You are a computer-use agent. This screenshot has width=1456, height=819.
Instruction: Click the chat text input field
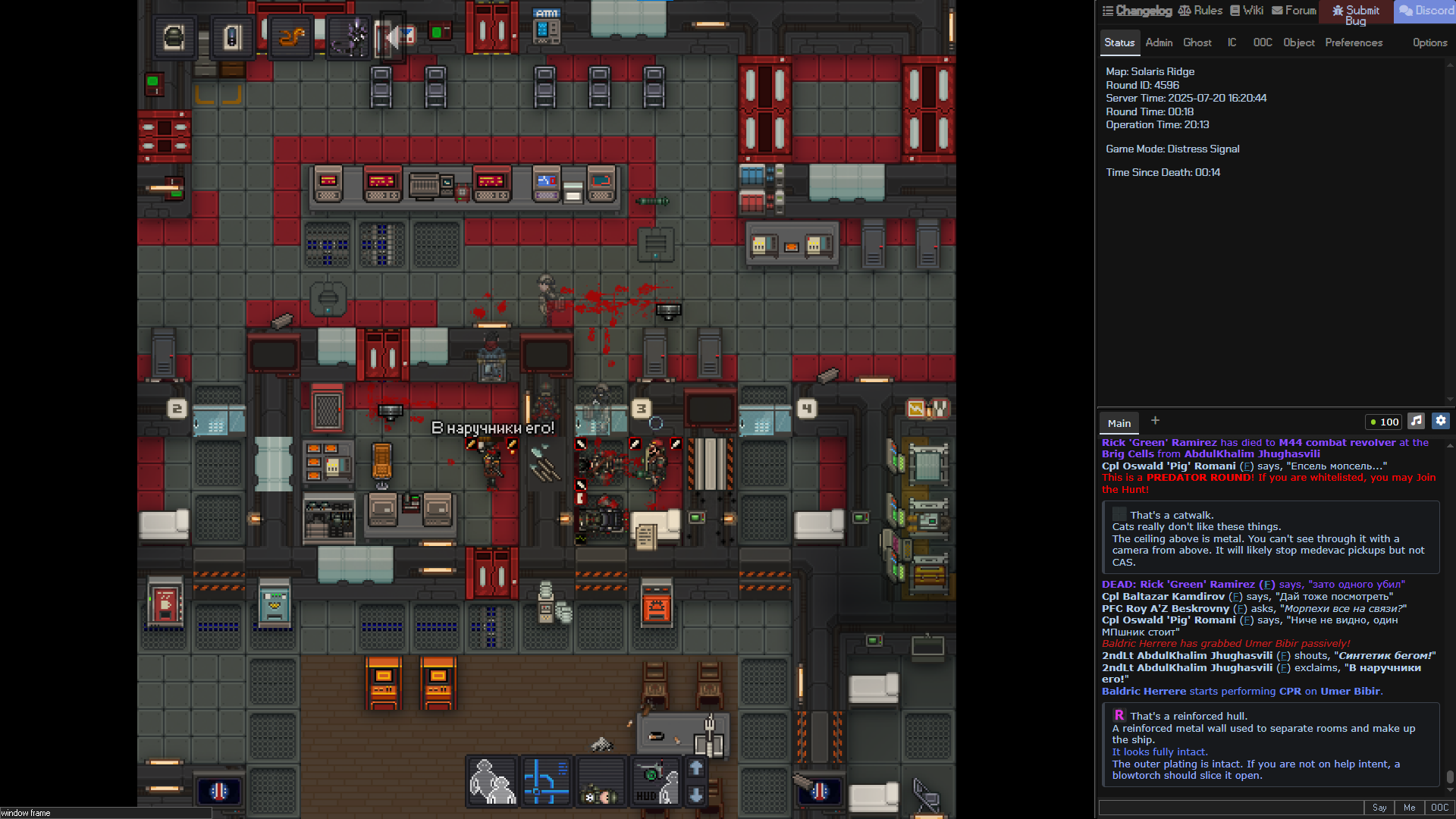(x=1230, y=808)
